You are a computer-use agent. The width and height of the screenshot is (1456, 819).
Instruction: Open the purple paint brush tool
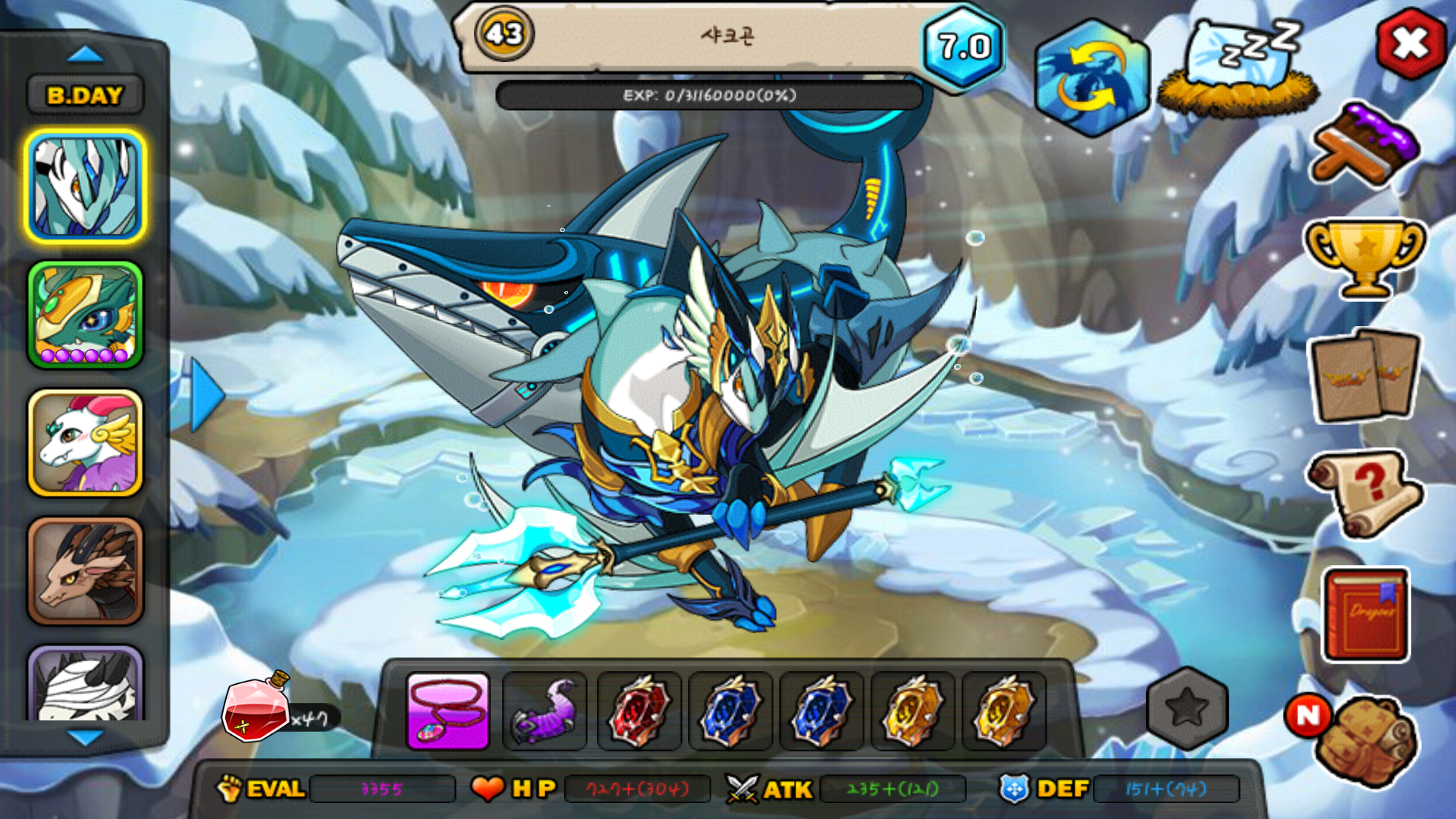1365,144
